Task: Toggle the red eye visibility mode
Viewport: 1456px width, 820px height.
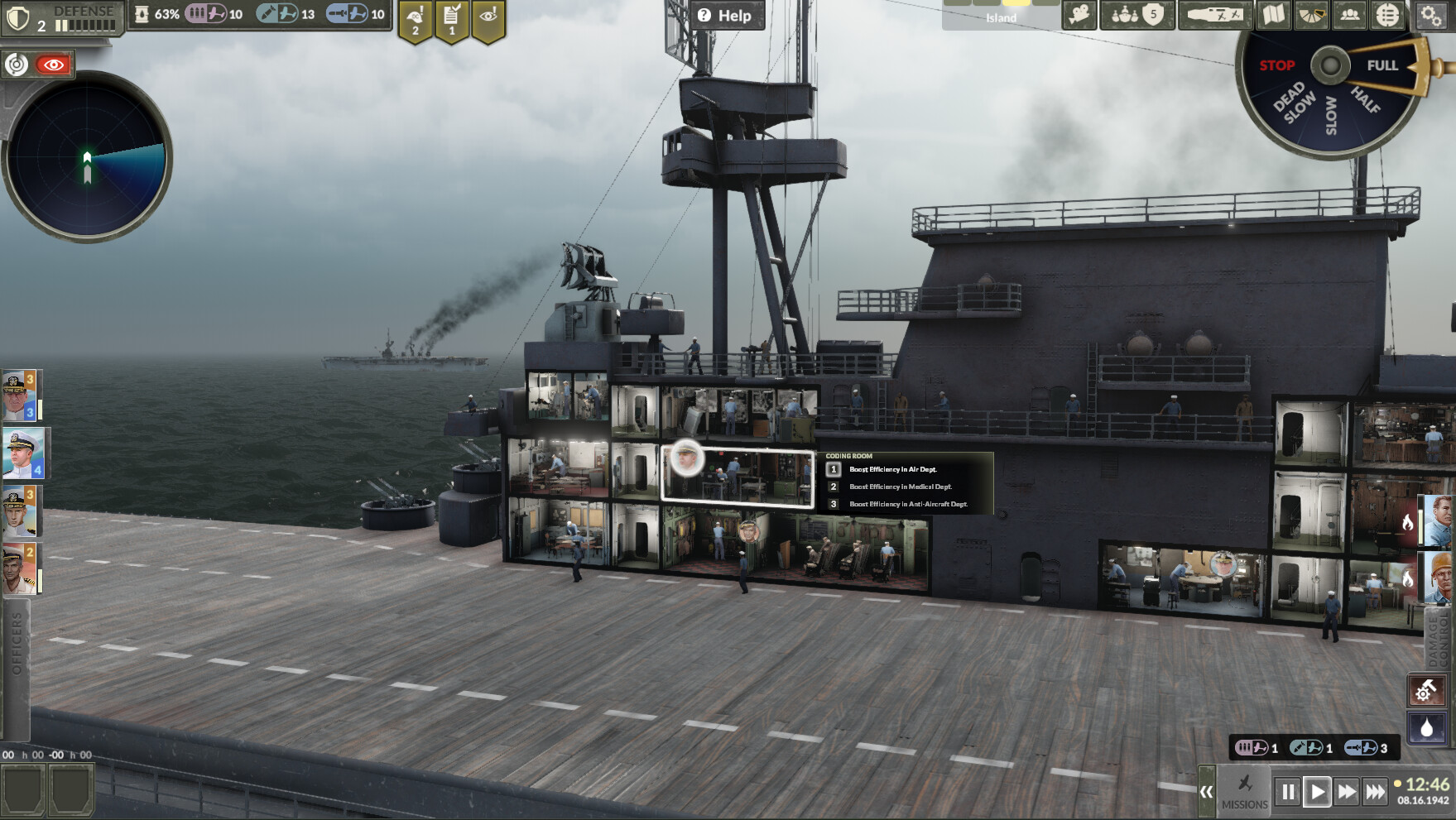Action: coord(52,63)
